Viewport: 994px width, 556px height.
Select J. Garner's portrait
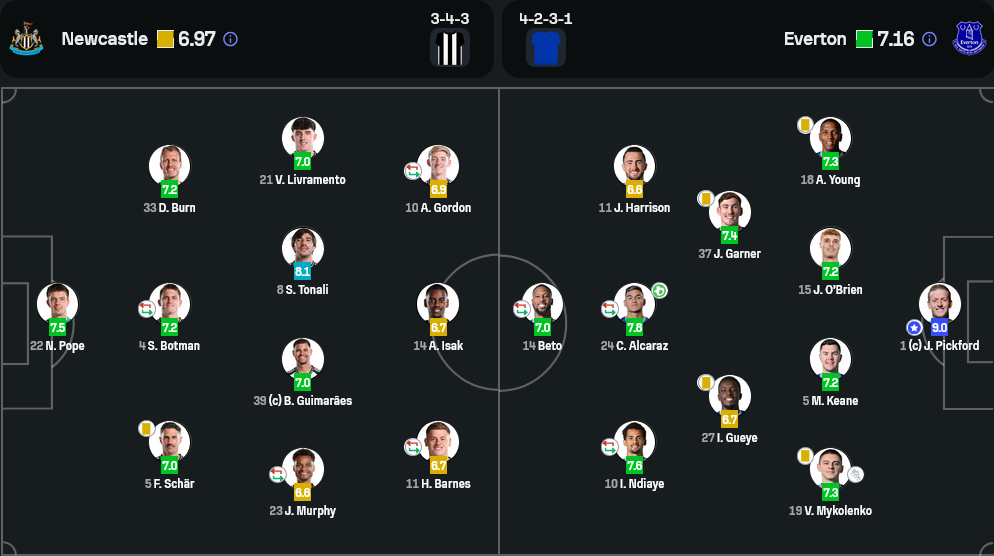point(729,212)
